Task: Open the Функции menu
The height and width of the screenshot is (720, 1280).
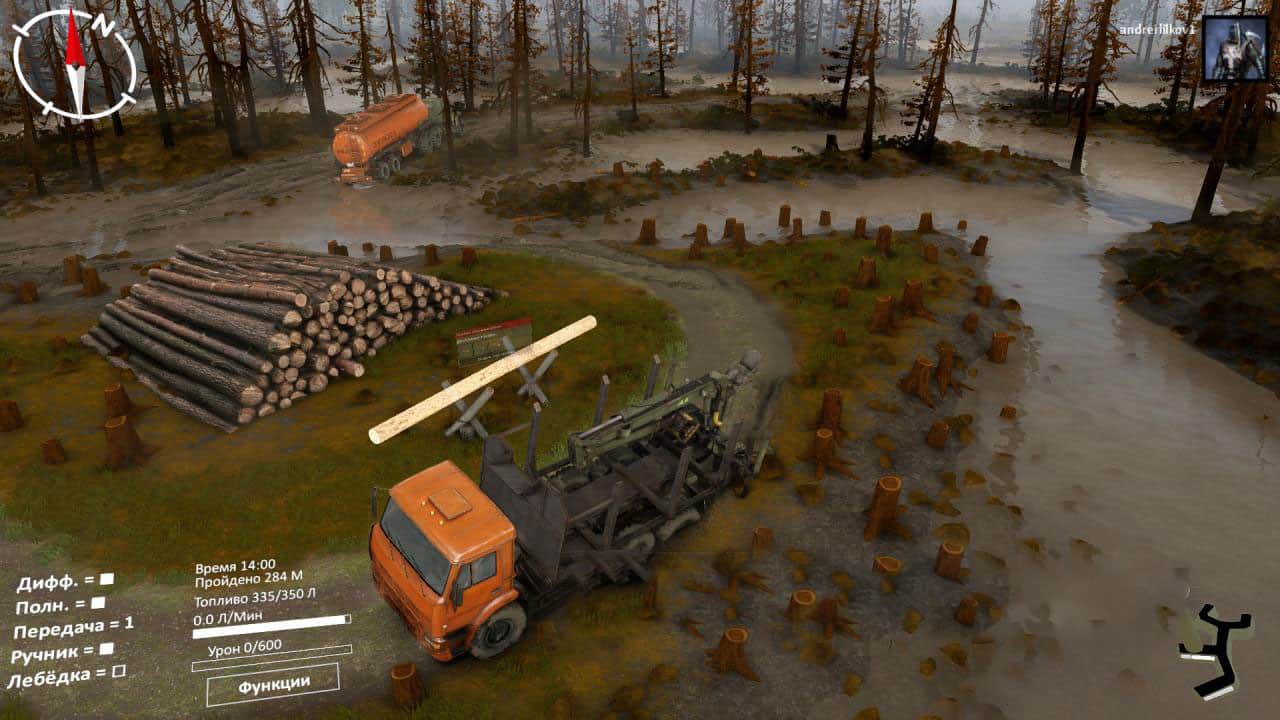Action: [x=273, y=685]
